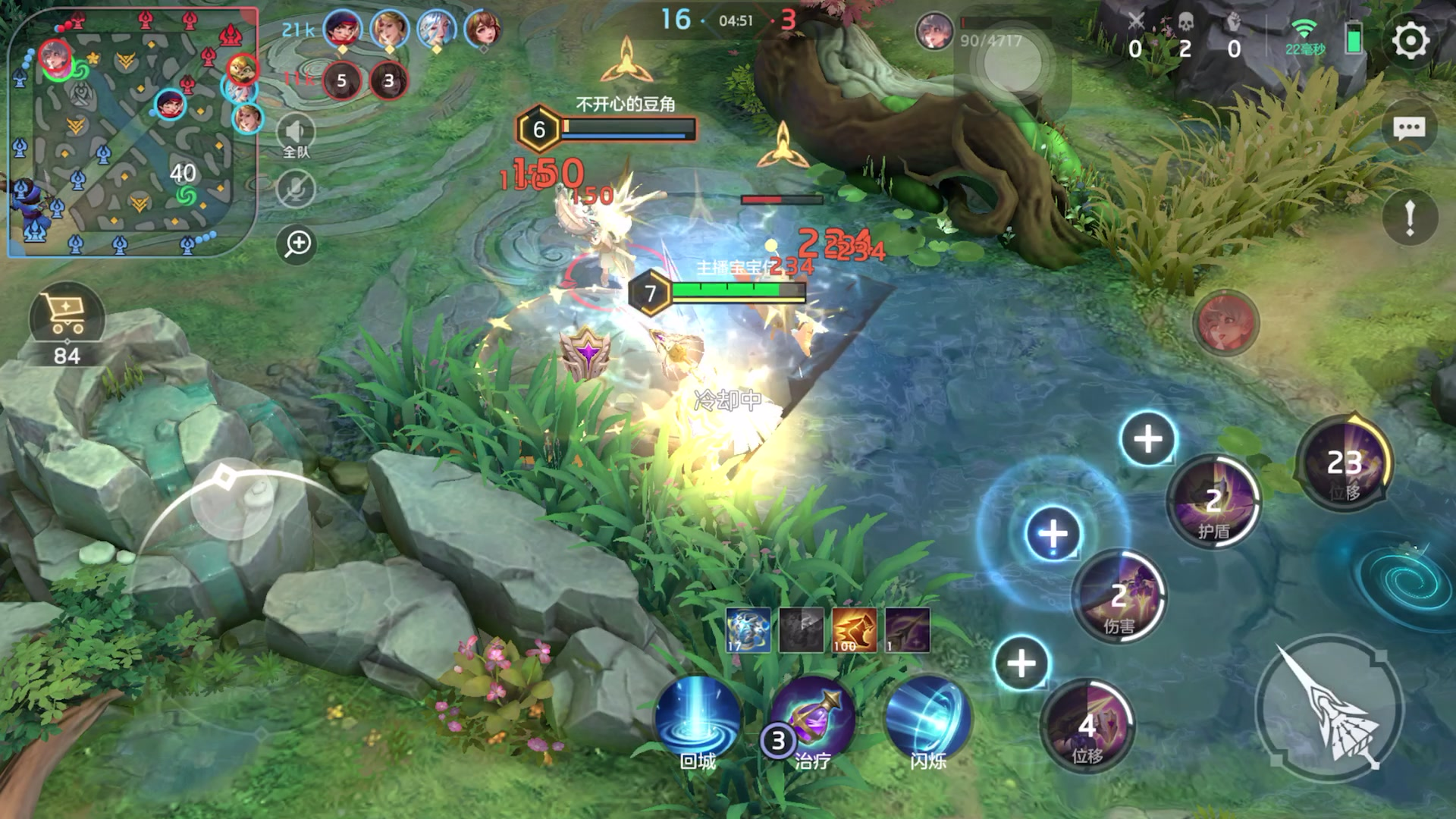Upgrade the 护盾 skill with plus button
Screen dimensions: 1456x819
[1147, 438]
